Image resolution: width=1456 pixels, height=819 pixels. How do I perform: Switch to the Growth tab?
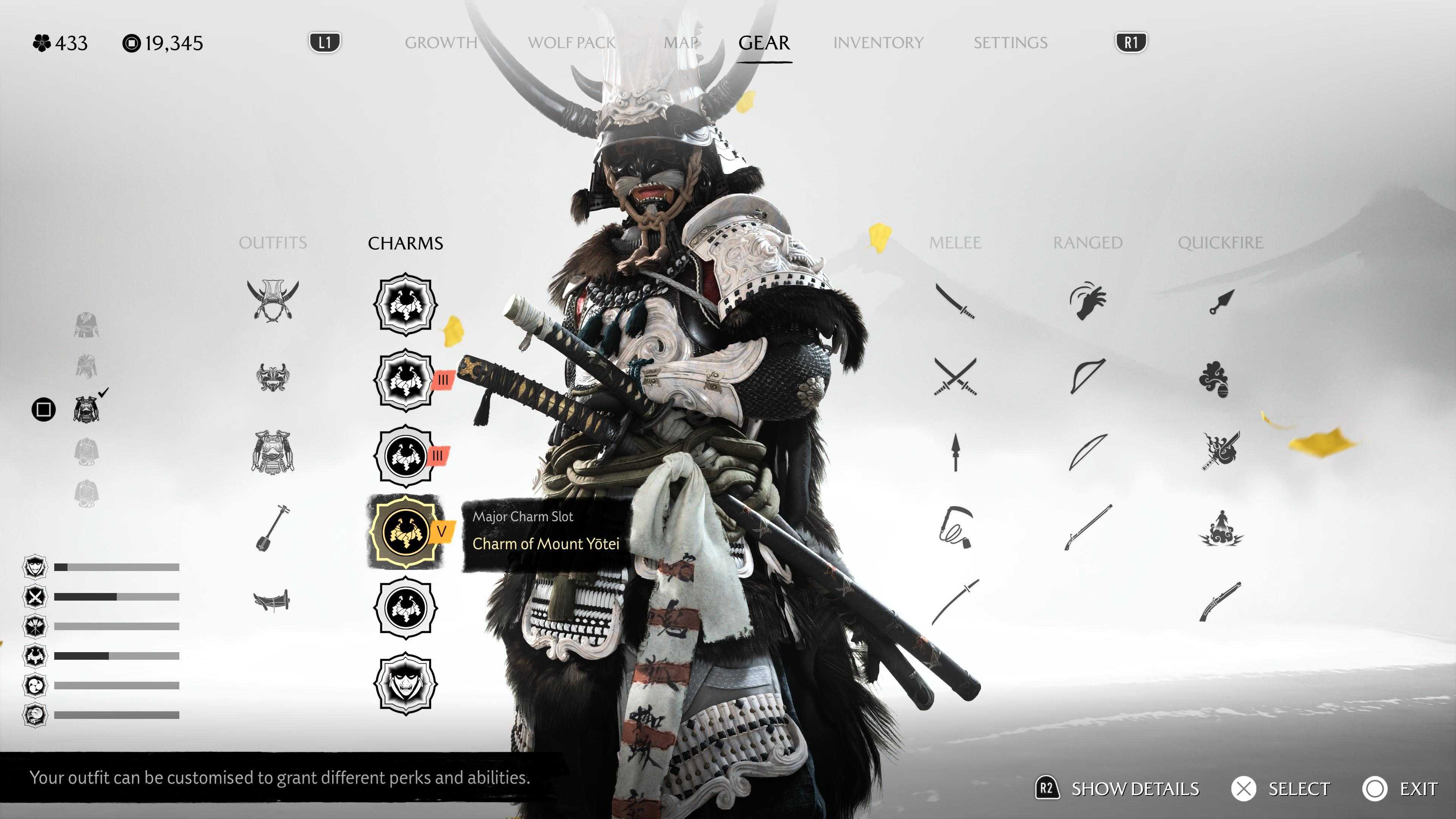[441, 43]
